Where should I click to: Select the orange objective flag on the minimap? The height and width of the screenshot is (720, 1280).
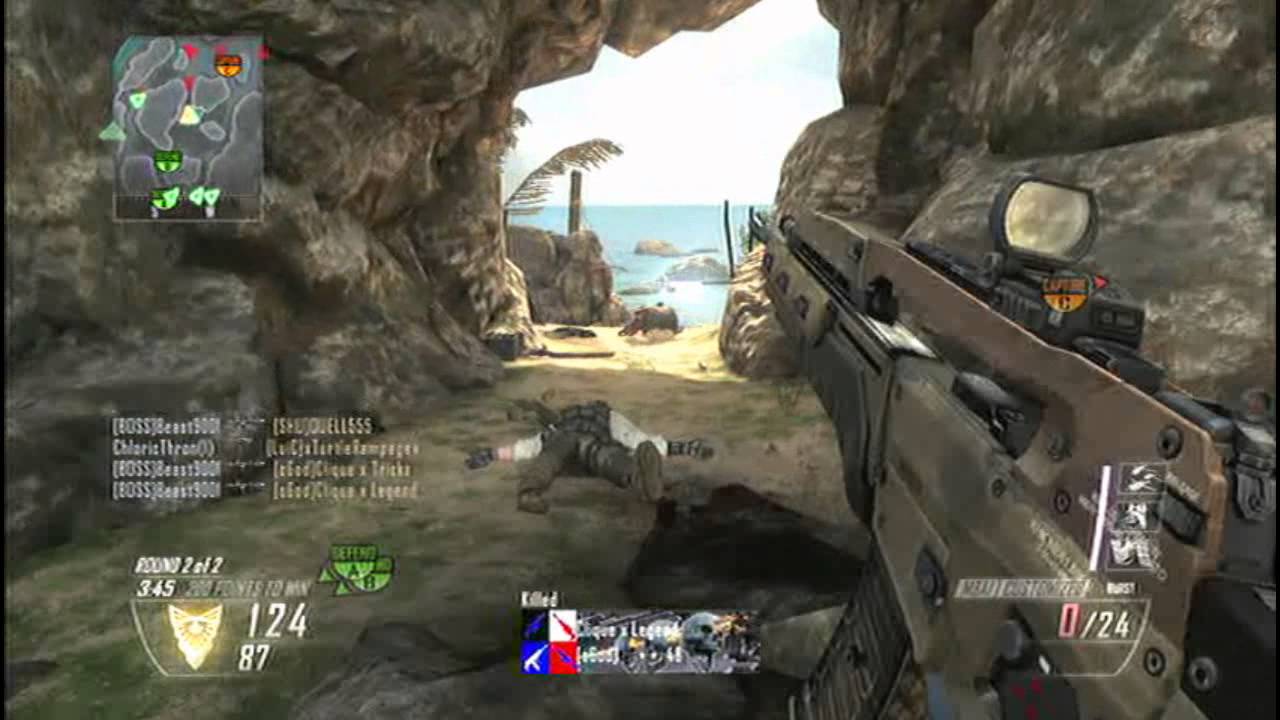[228, 66]
